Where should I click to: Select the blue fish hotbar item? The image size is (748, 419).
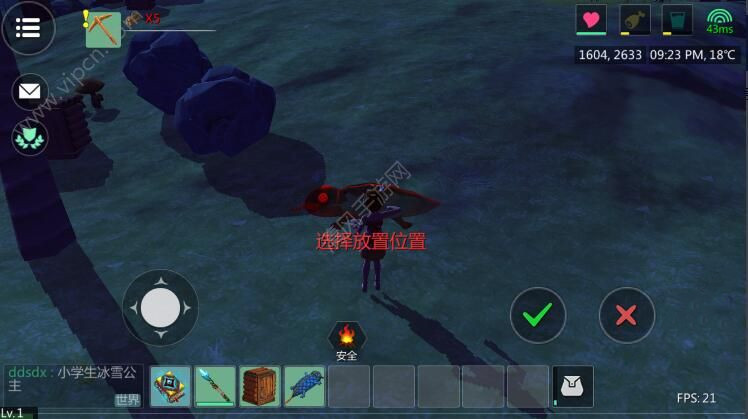click(x=304, y=386)
